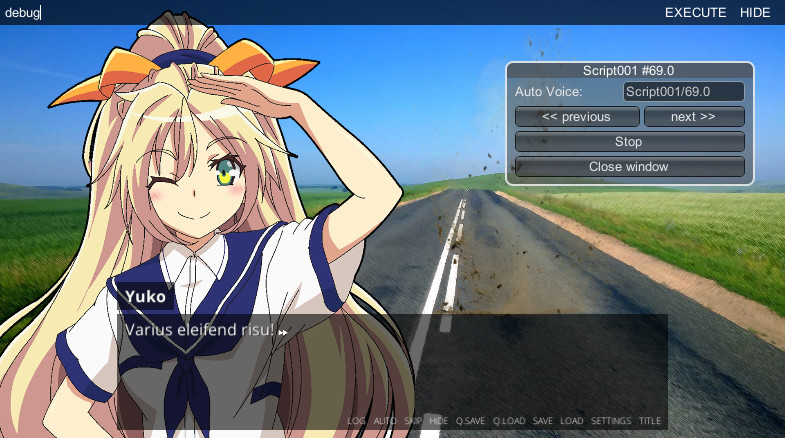This screenshot has width=785, height=438.
Task: Open the SETTINGS screen
Action: pyautogui.click(x=611, y=421)
